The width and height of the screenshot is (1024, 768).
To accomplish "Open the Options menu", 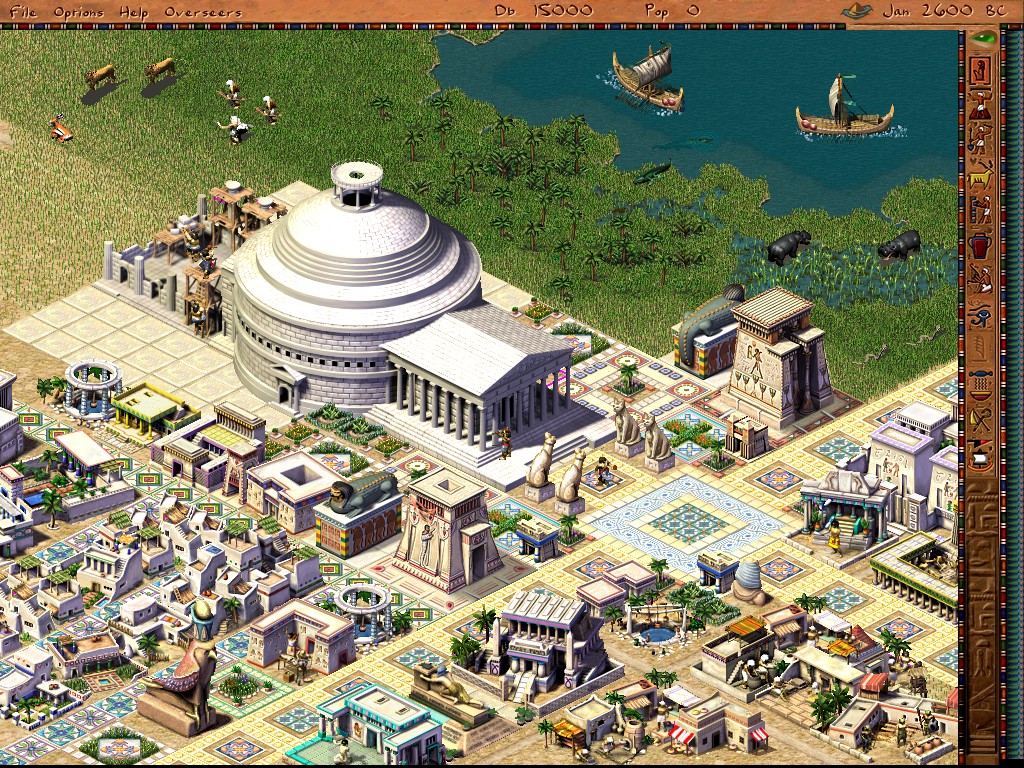I will coord(78,11).
